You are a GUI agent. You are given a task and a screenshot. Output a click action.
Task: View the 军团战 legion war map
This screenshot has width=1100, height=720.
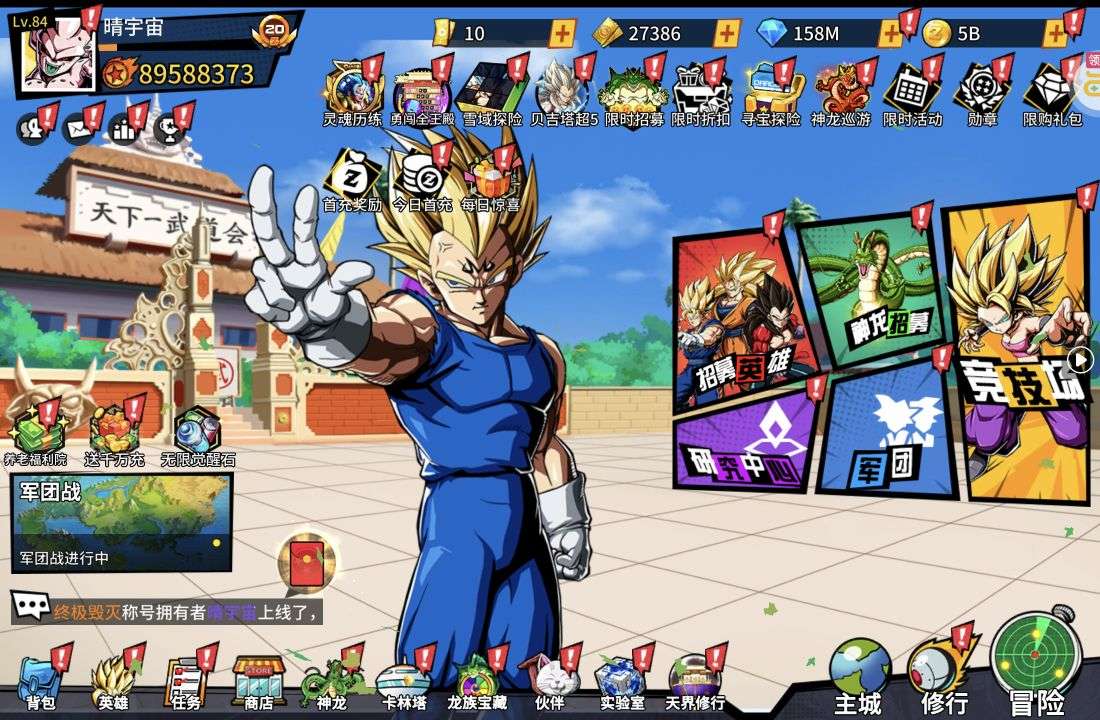point(121,520)
